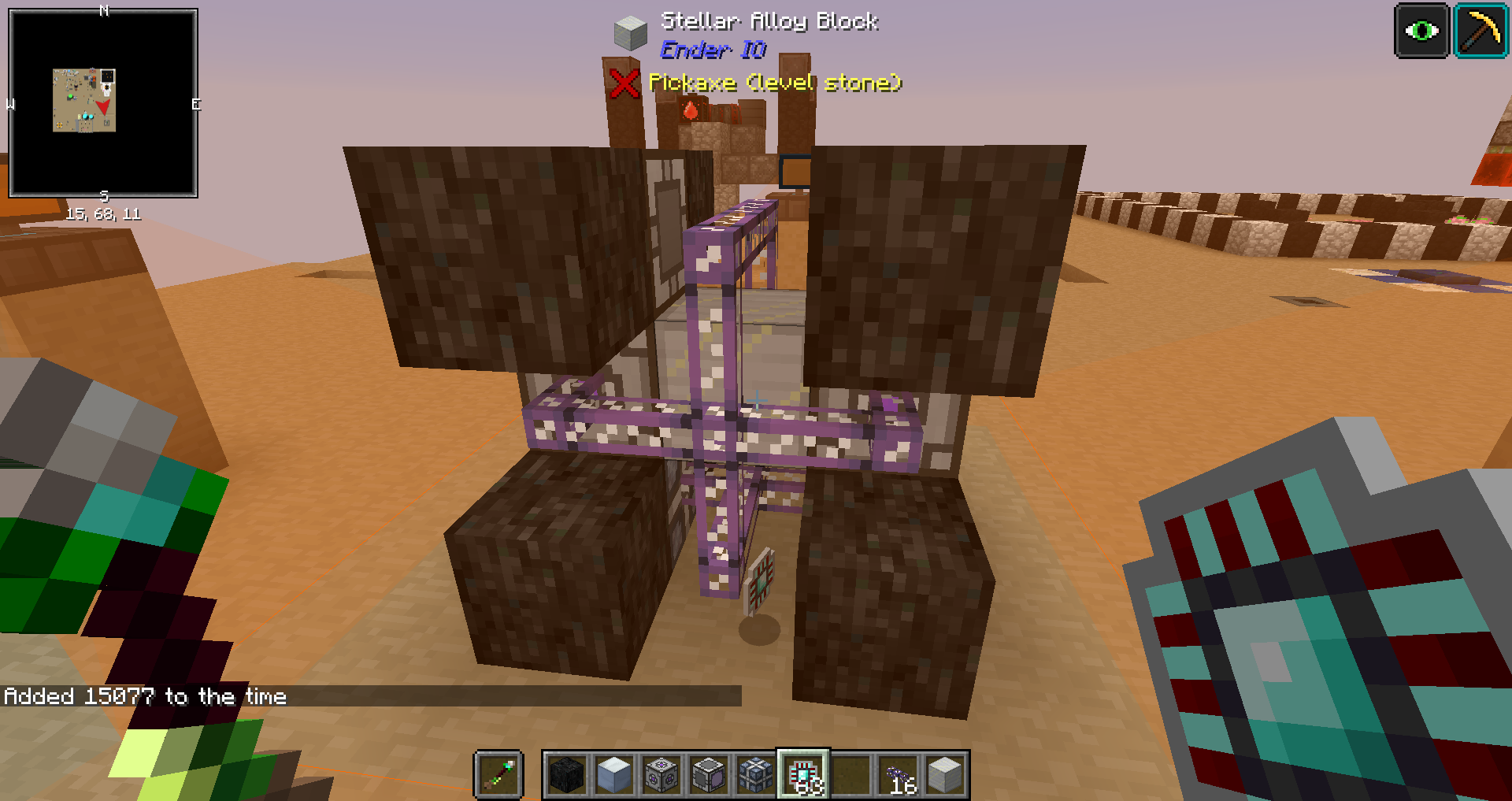This screenshot has height=801, width=1512.
Task: Select the dark obsidian block in the hotbar
Action: tap(565, 774)
